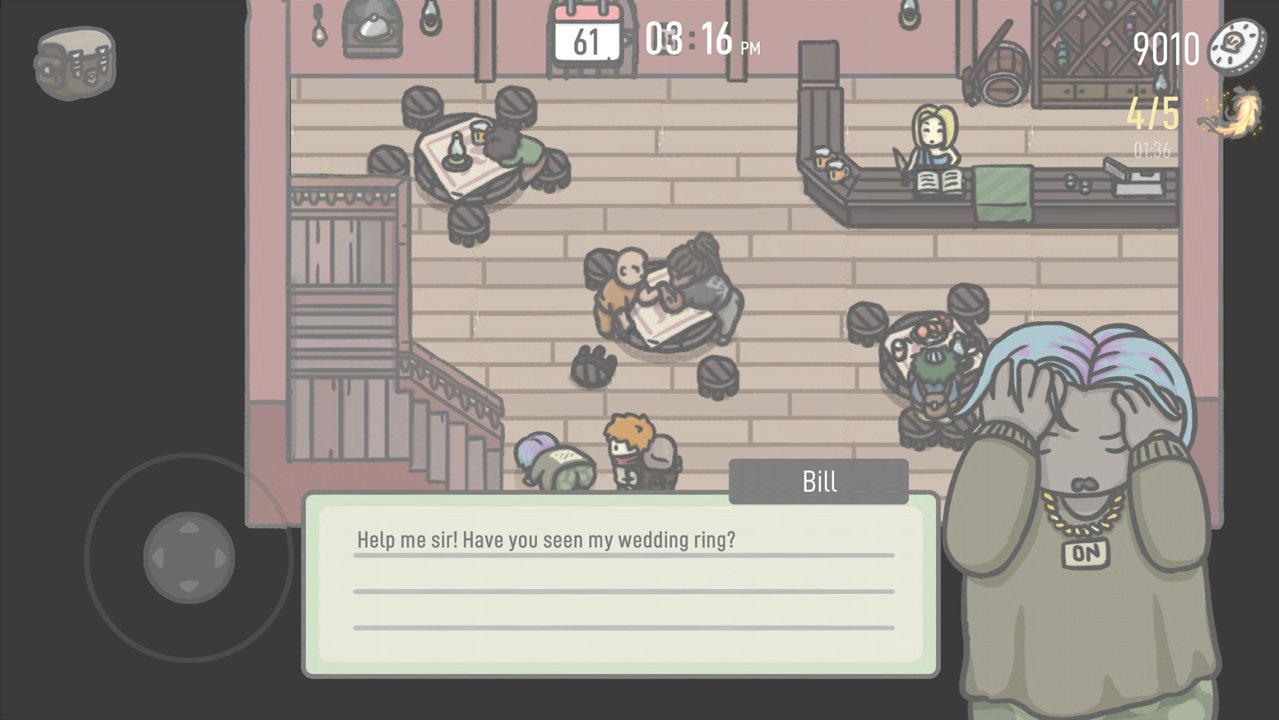The height and width of the screenshot is (720, 1279).
Task: Tap the silver coin currency icon
Action: 1237,47
